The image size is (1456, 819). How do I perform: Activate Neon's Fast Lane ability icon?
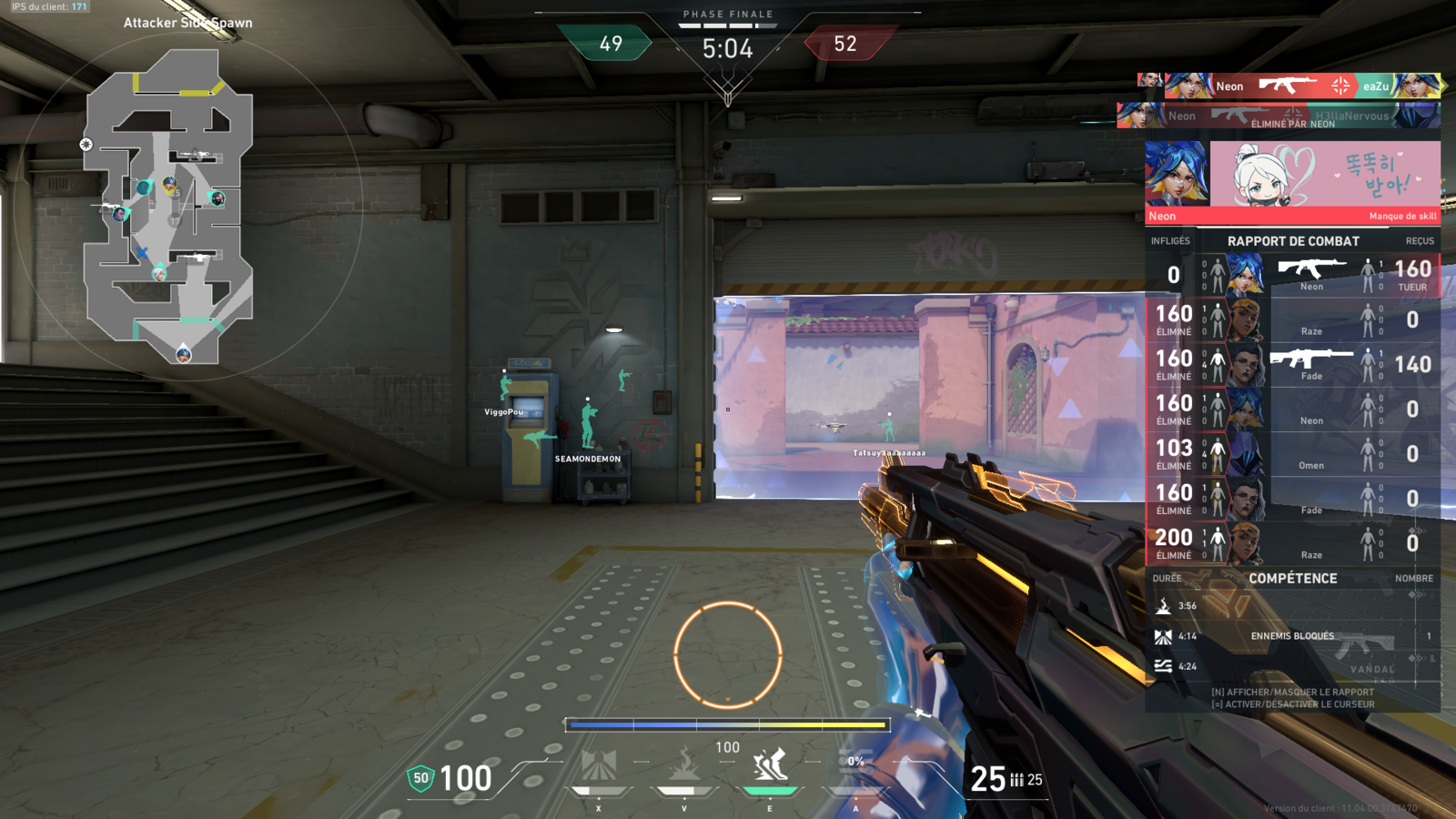pos(599,766)
